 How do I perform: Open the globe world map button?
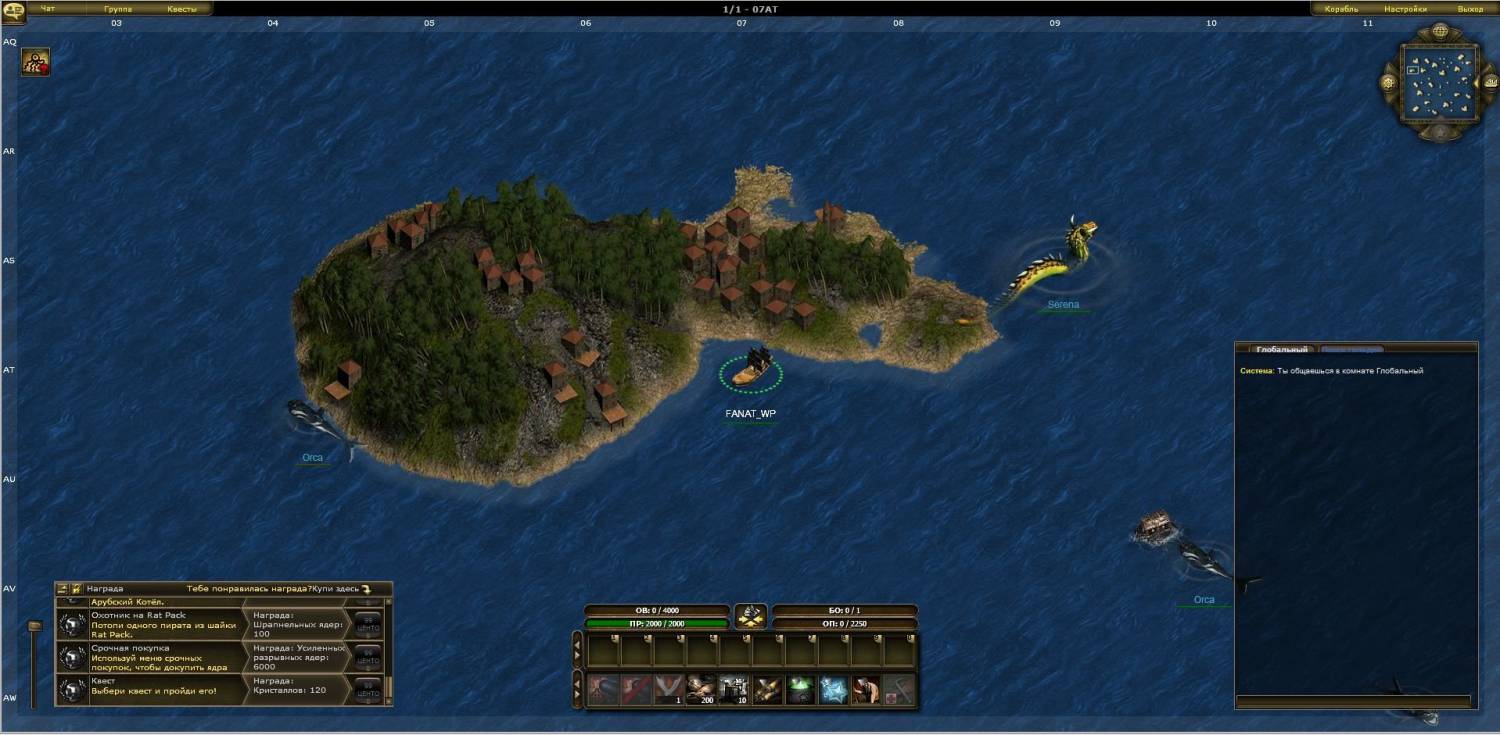click(x=1441, y=31)
